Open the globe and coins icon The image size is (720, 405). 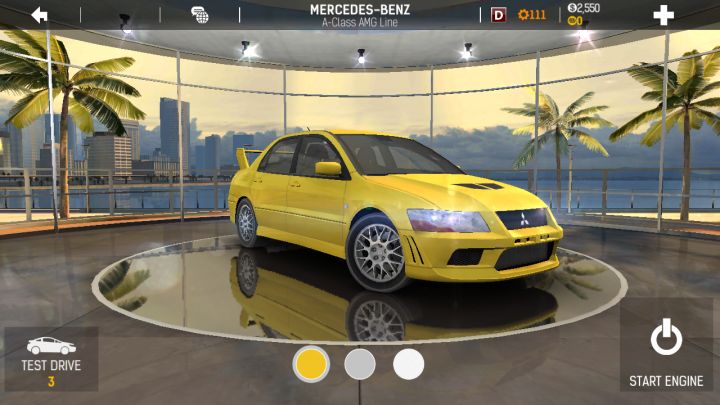tap(200, 15)
